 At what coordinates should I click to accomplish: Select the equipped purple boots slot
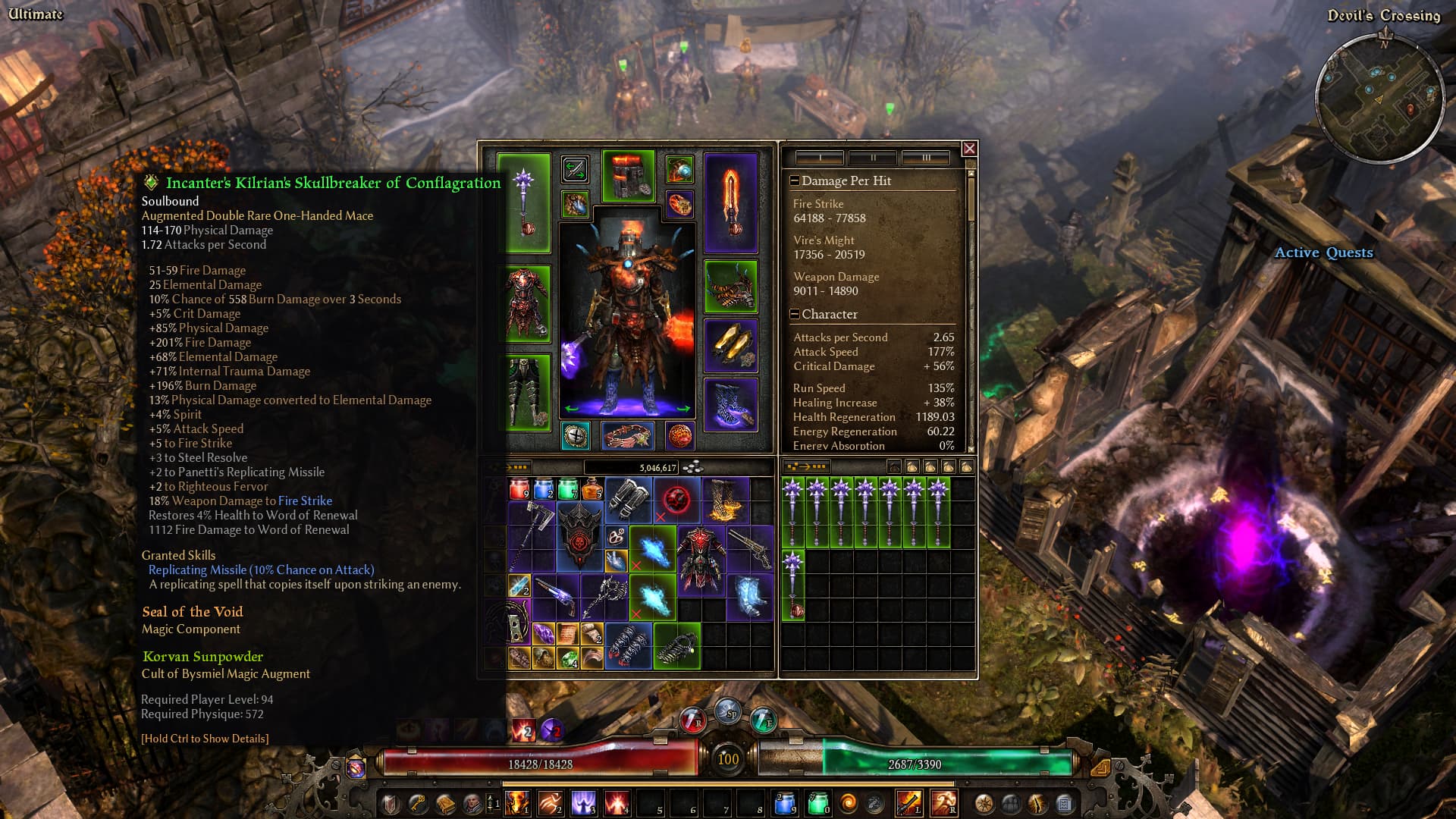click(x=730, y=404)
